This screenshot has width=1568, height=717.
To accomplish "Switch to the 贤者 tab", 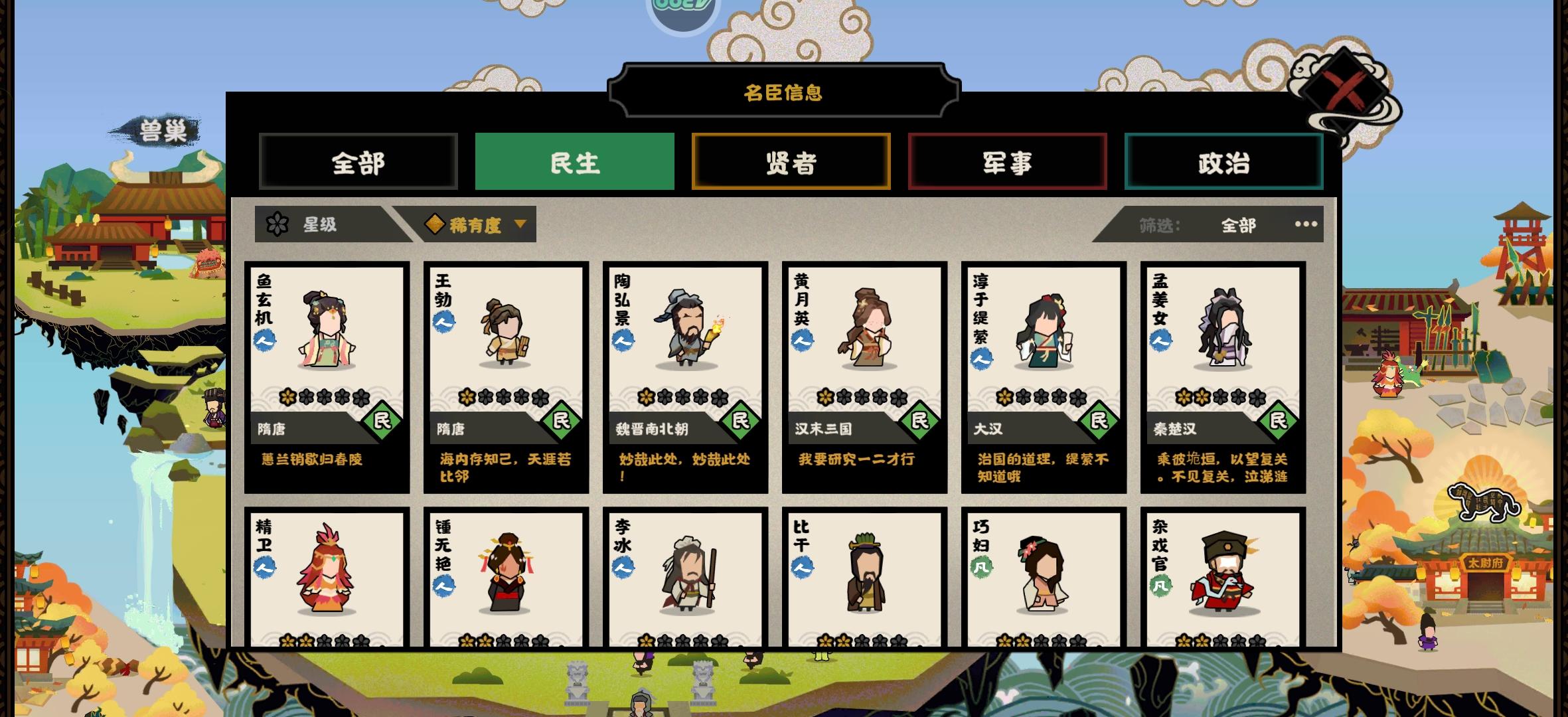I will pyautogui.click(x=791, y=161).
